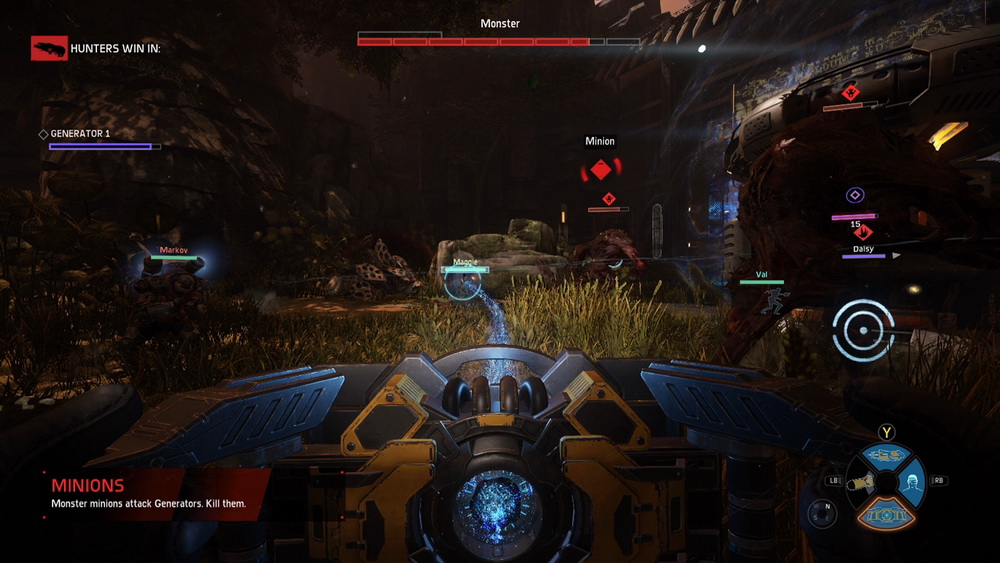This screenshot has width=1000, height=563.
Task: Select the top weapon slot in the ability wheel
Action: (885, 456)
